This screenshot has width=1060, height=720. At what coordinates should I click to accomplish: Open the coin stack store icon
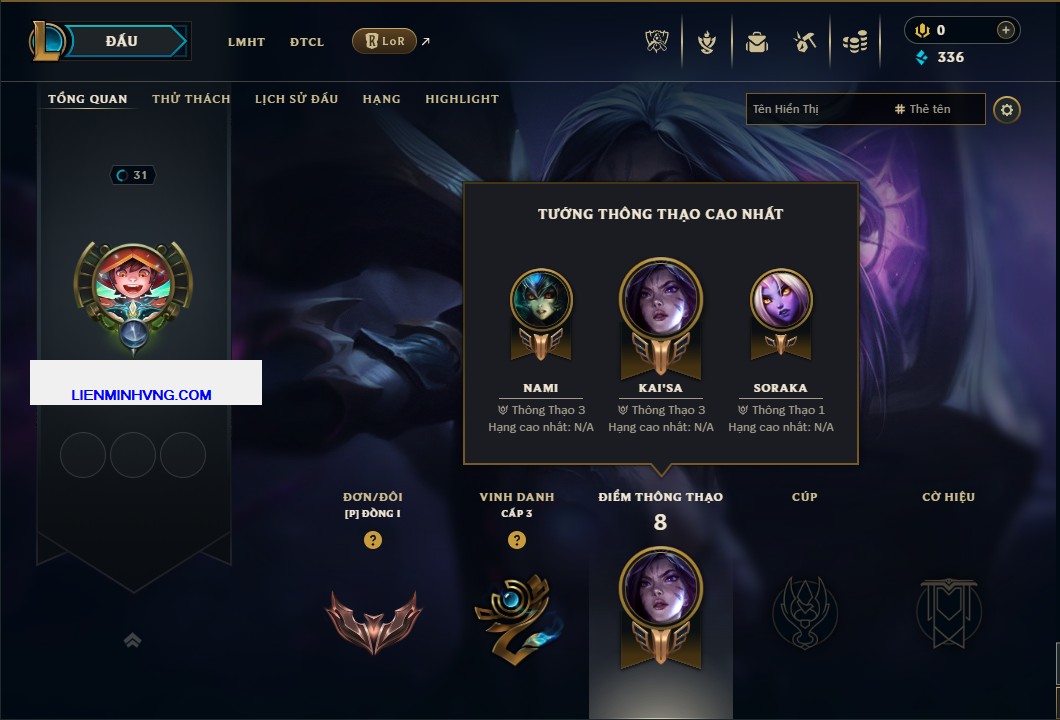(854, 42)
